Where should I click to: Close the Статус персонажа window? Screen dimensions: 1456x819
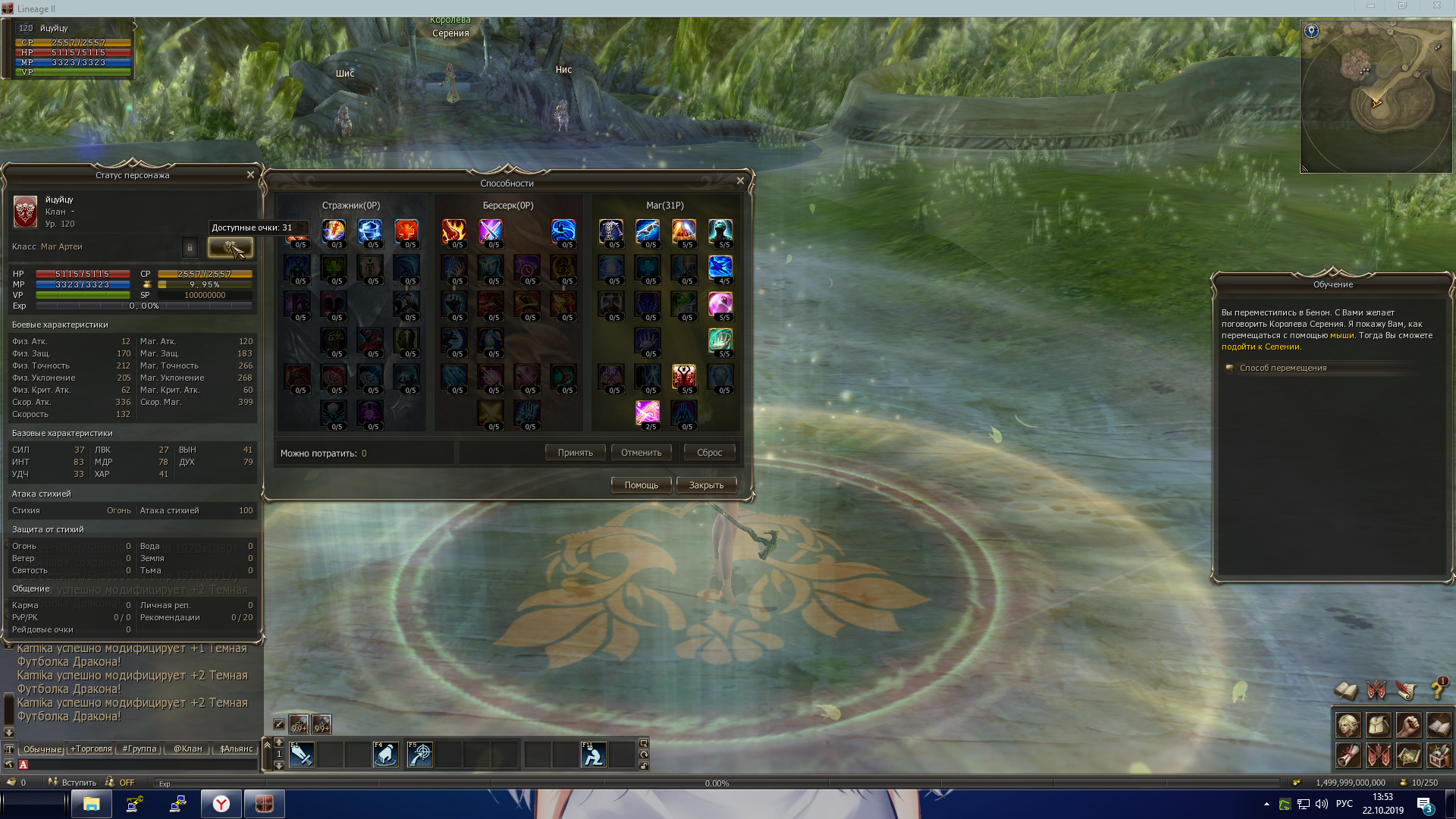pos(250,174)
